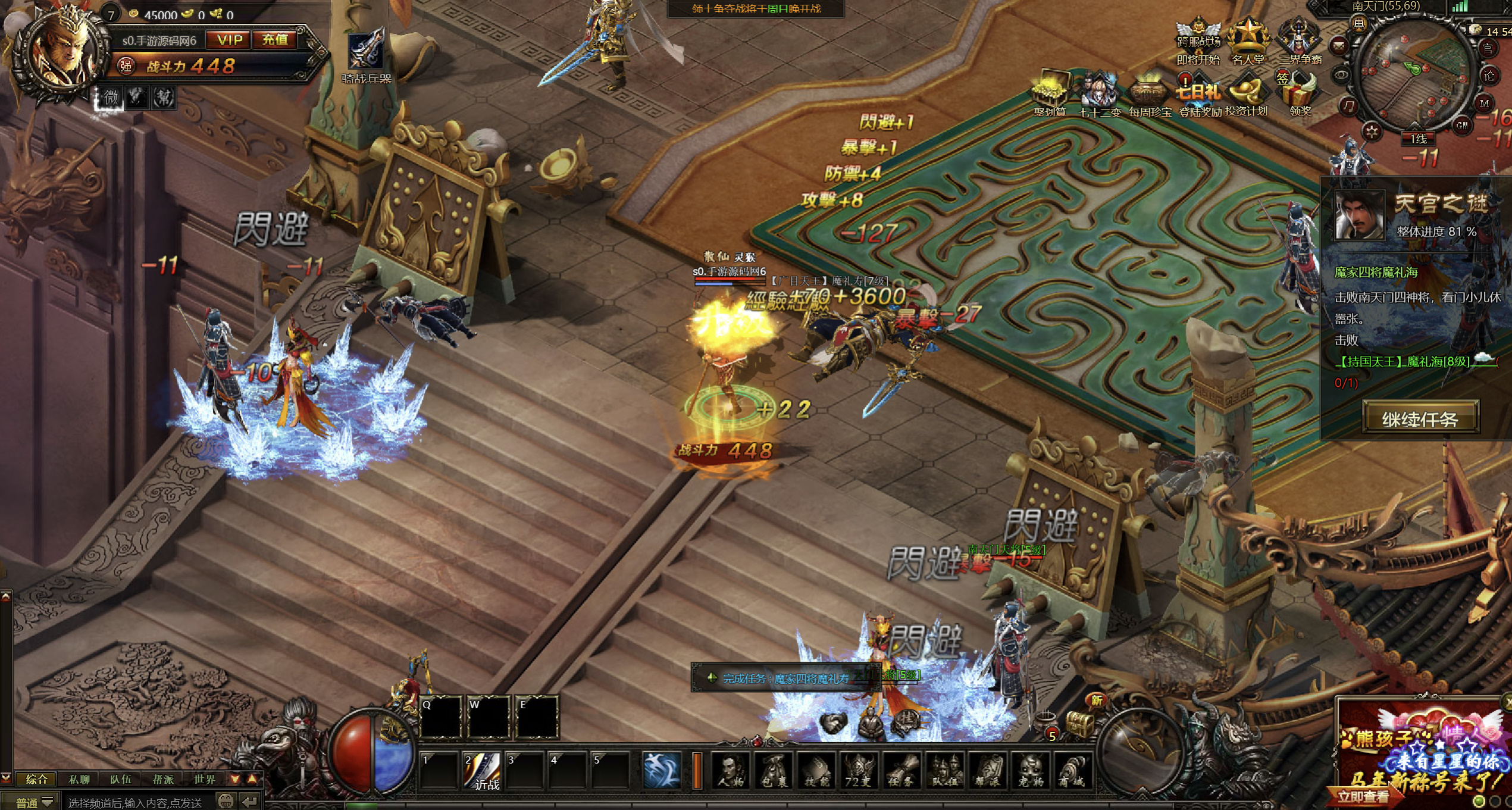The width and height of the screenshot is (1512, 810).
Task: Open the 任务 quest log
Action: click(902, 771)
